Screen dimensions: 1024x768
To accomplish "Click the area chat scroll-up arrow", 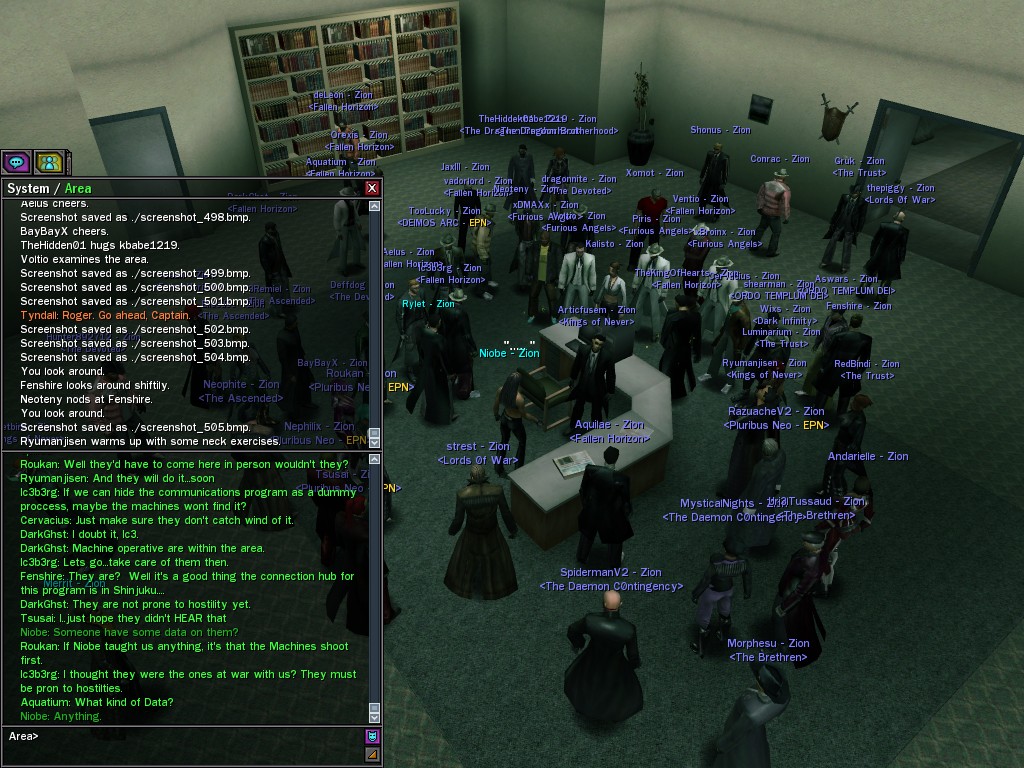I will pyautogui.click(x=375, y=460).
